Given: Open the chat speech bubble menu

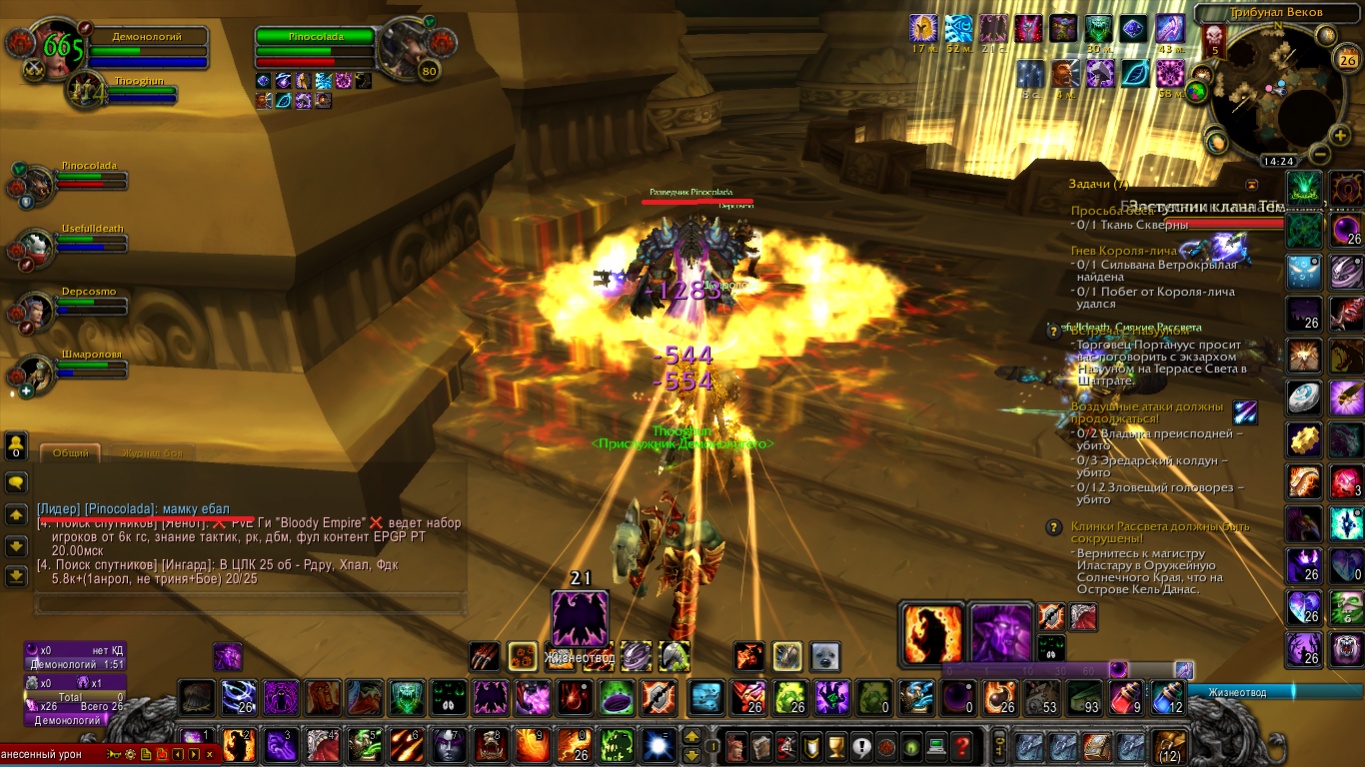Looking at the screenshot, I should [16, 482].
